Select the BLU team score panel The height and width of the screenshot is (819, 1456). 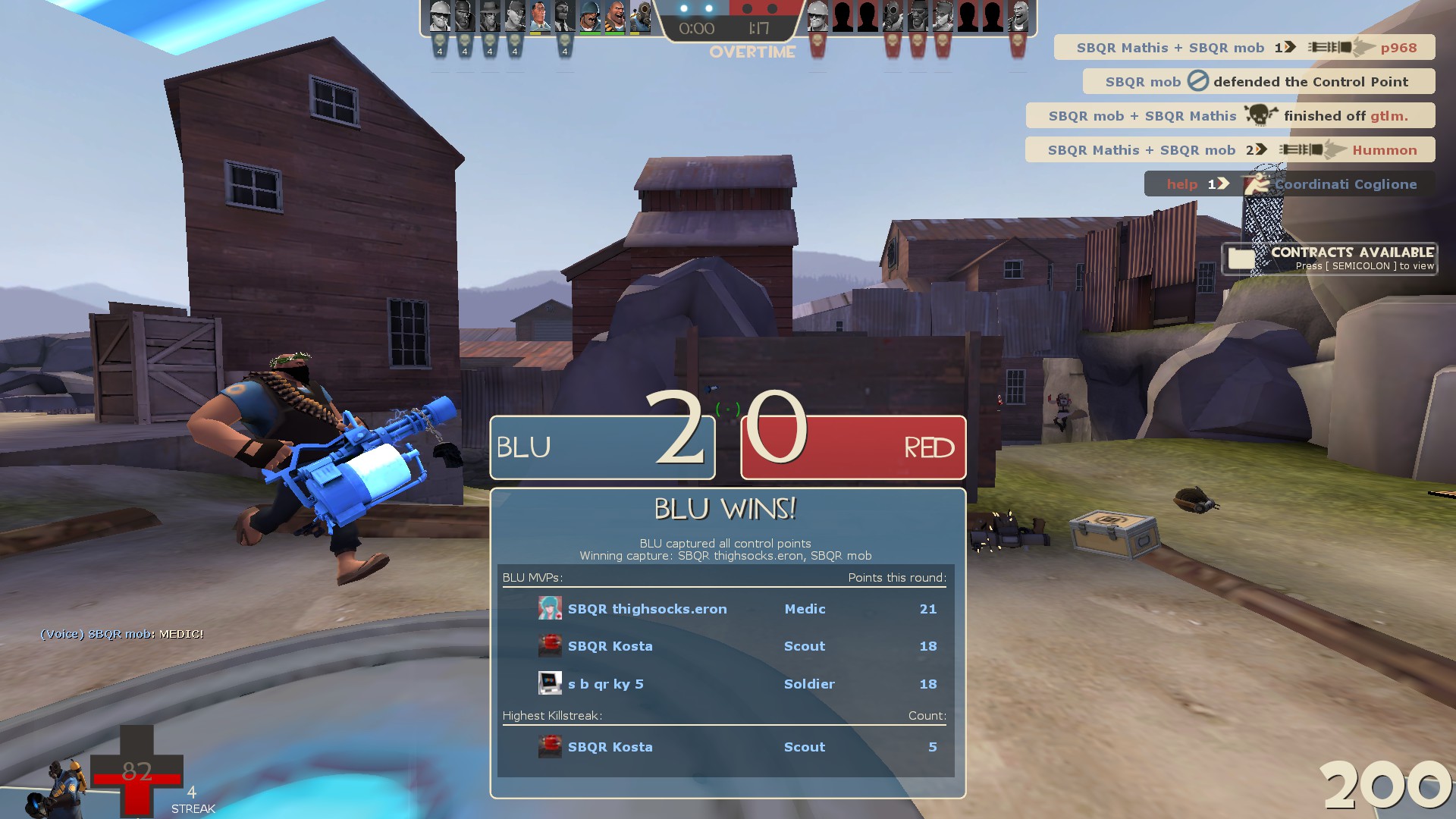tap(602, 447)
